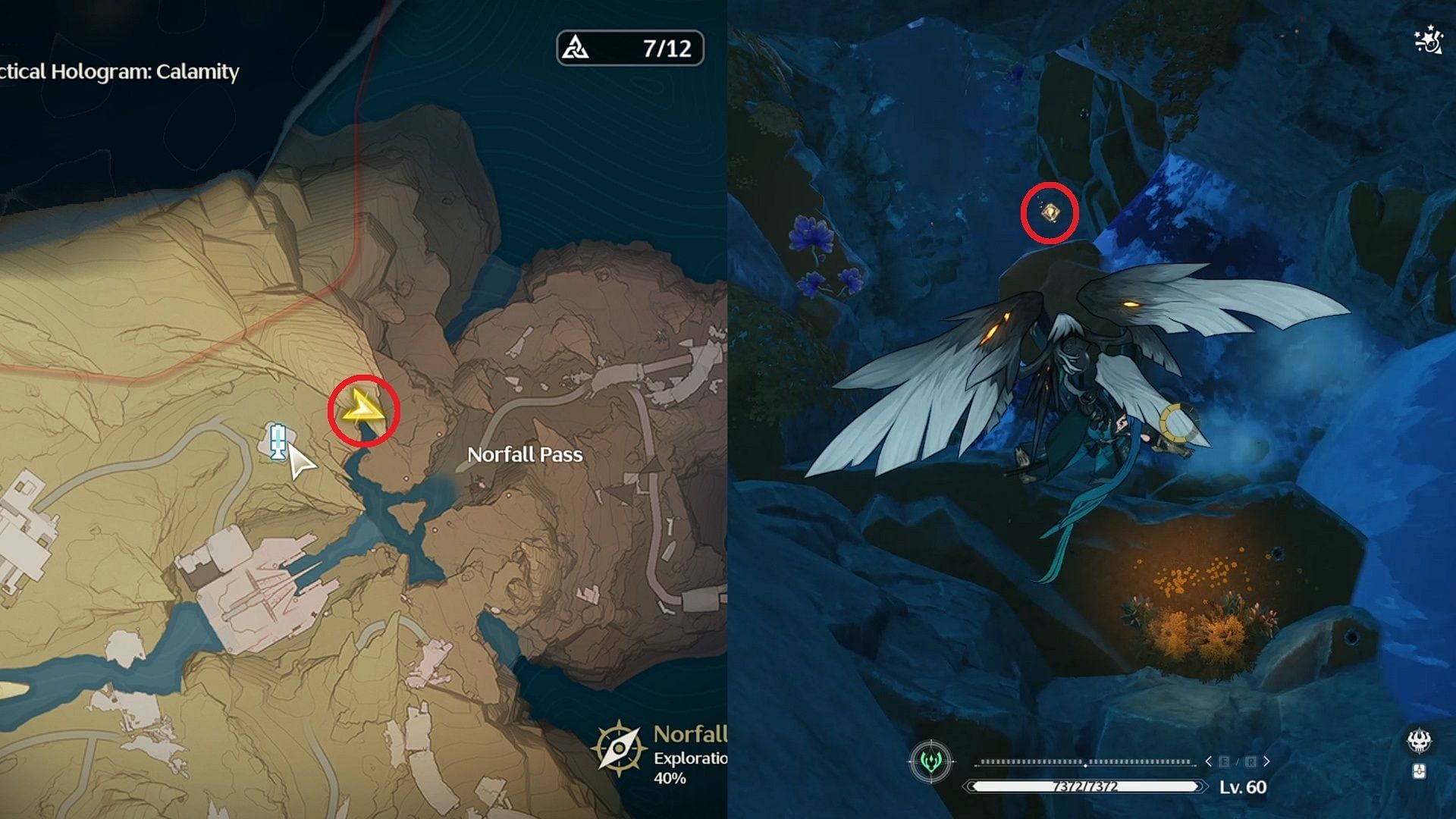
Task: Click the yellow arrow marker on the map
Action: point(363,408)
